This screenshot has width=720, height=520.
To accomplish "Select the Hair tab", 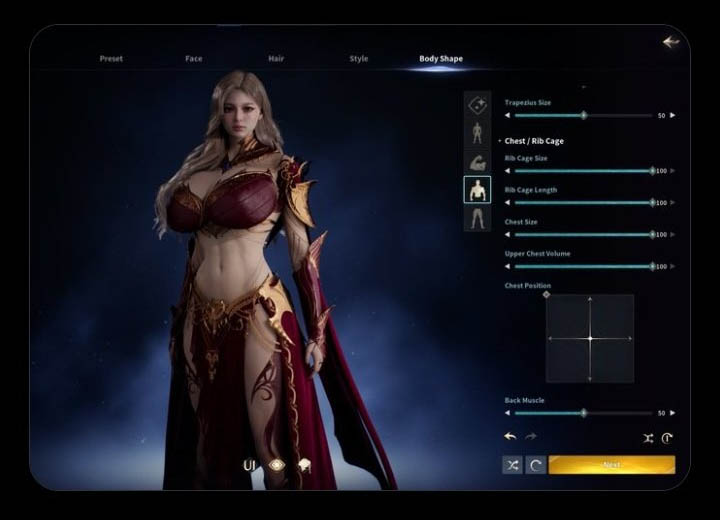I will [x=276, y=59].
